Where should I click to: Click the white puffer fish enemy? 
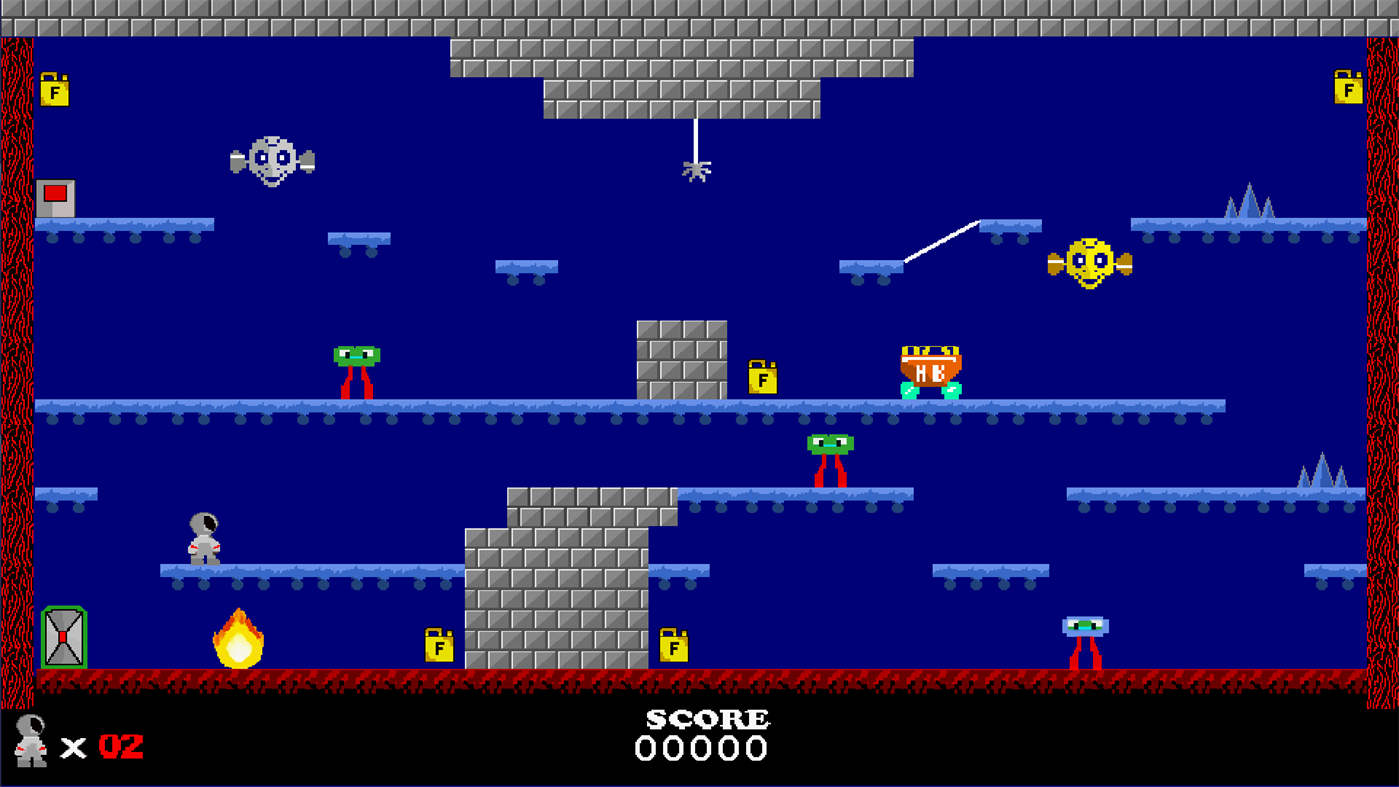click(x=271, y=160)
